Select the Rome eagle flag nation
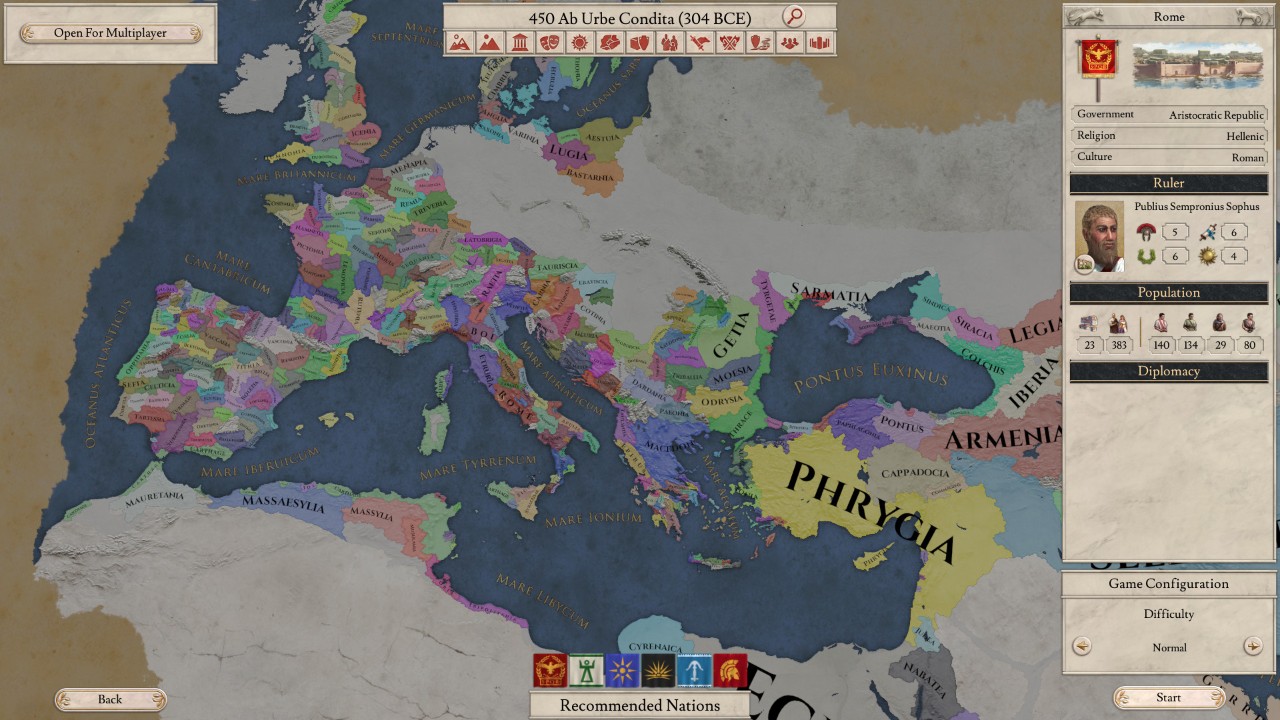This screenshot has height=720, width=1280. 550,670
